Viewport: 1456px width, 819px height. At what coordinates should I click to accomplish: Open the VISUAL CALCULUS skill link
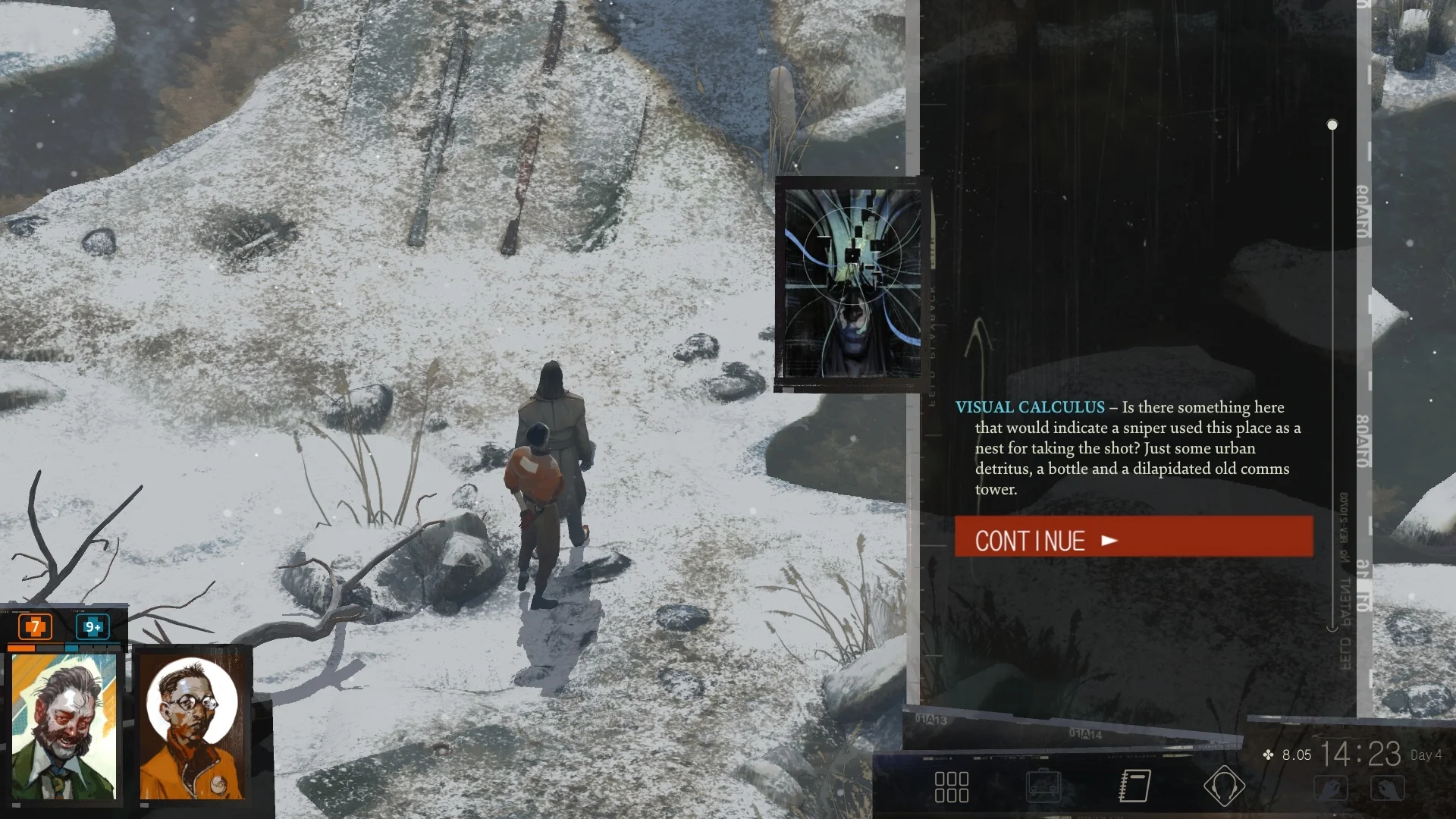coord(1031,407)
